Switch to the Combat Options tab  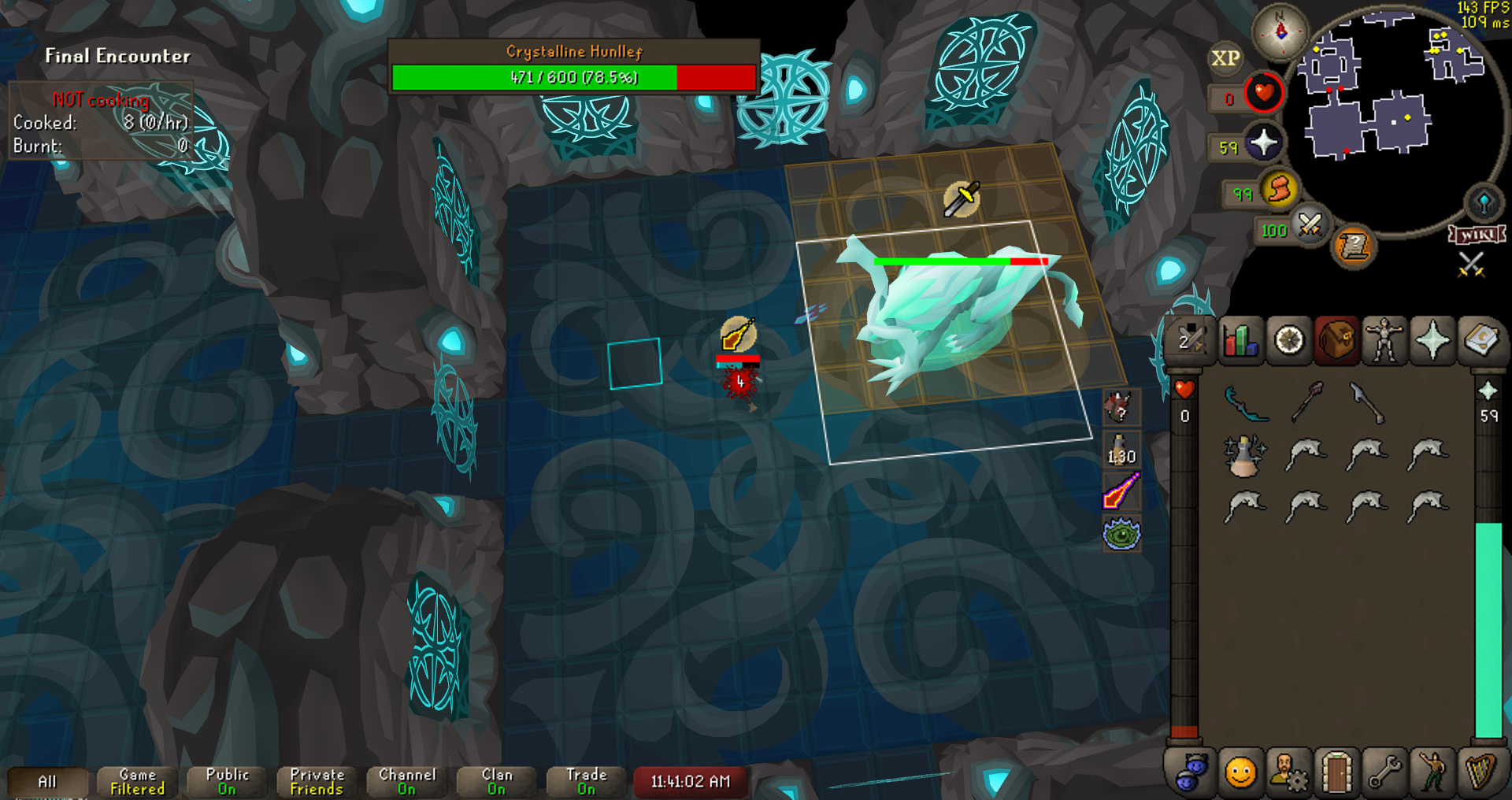tap(1190, 341)
